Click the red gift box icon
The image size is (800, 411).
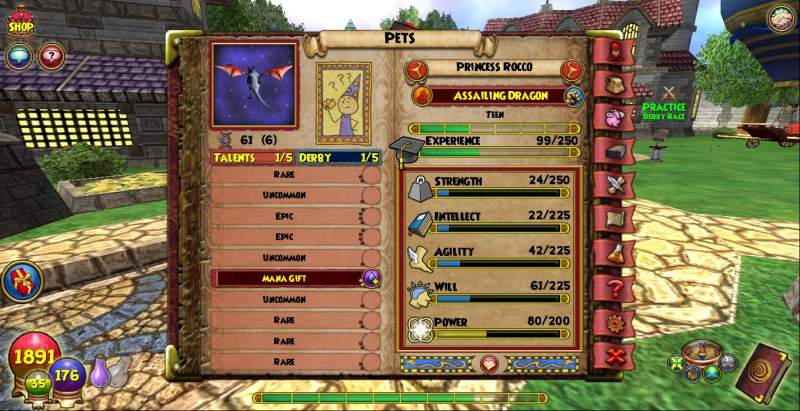coord(19,283)
